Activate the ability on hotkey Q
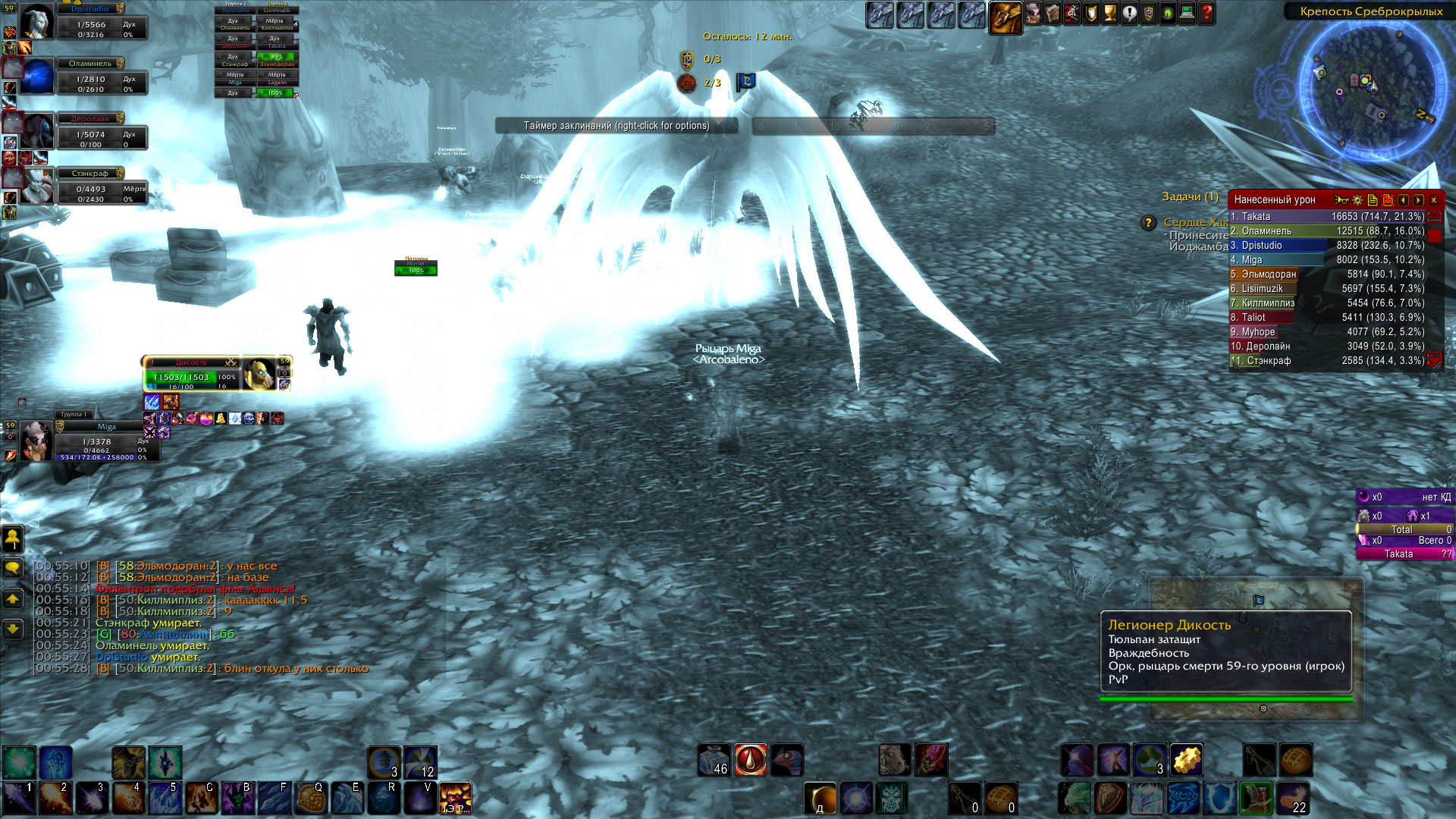The image size is (1456, 819). (x=309, y=799)
